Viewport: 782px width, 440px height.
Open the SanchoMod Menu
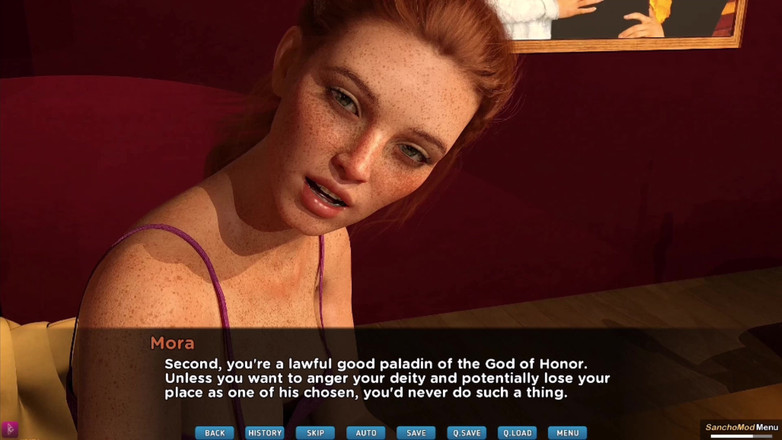click(x=741, y=428)
